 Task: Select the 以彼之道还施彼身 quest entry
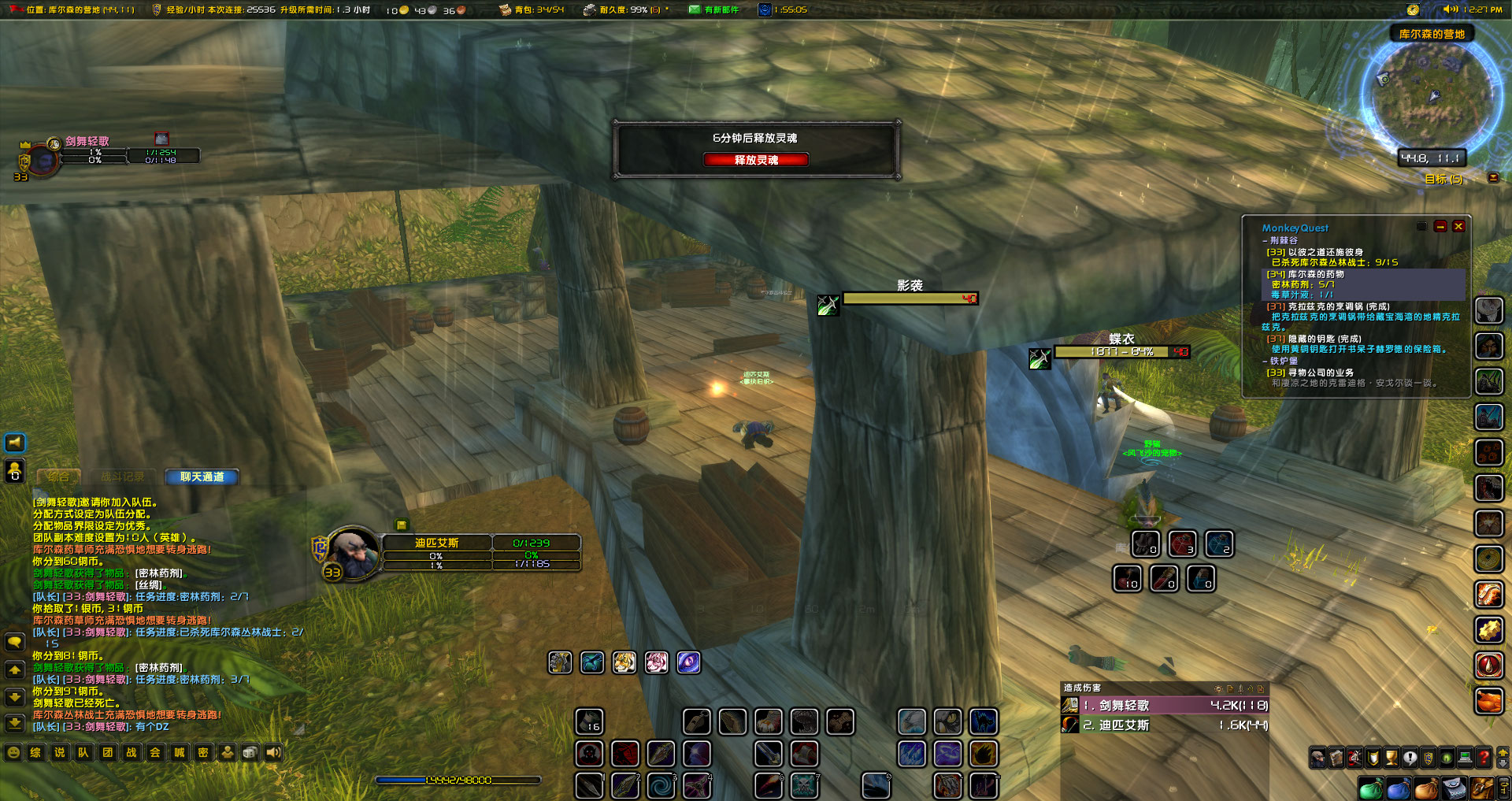tap(1325, 252)
